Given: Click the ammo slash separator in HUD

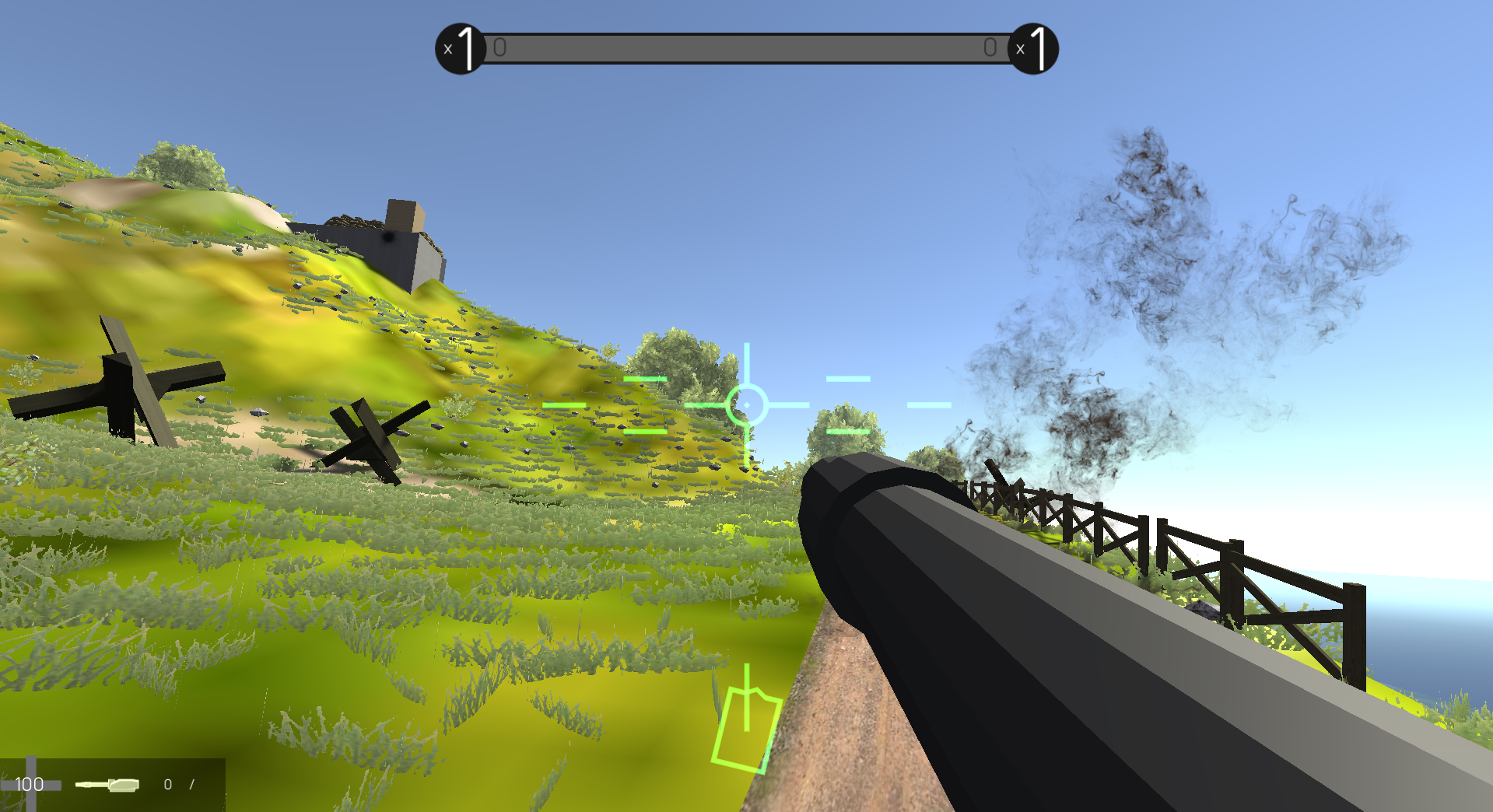Looking at the screenshot, I should 191,785.
